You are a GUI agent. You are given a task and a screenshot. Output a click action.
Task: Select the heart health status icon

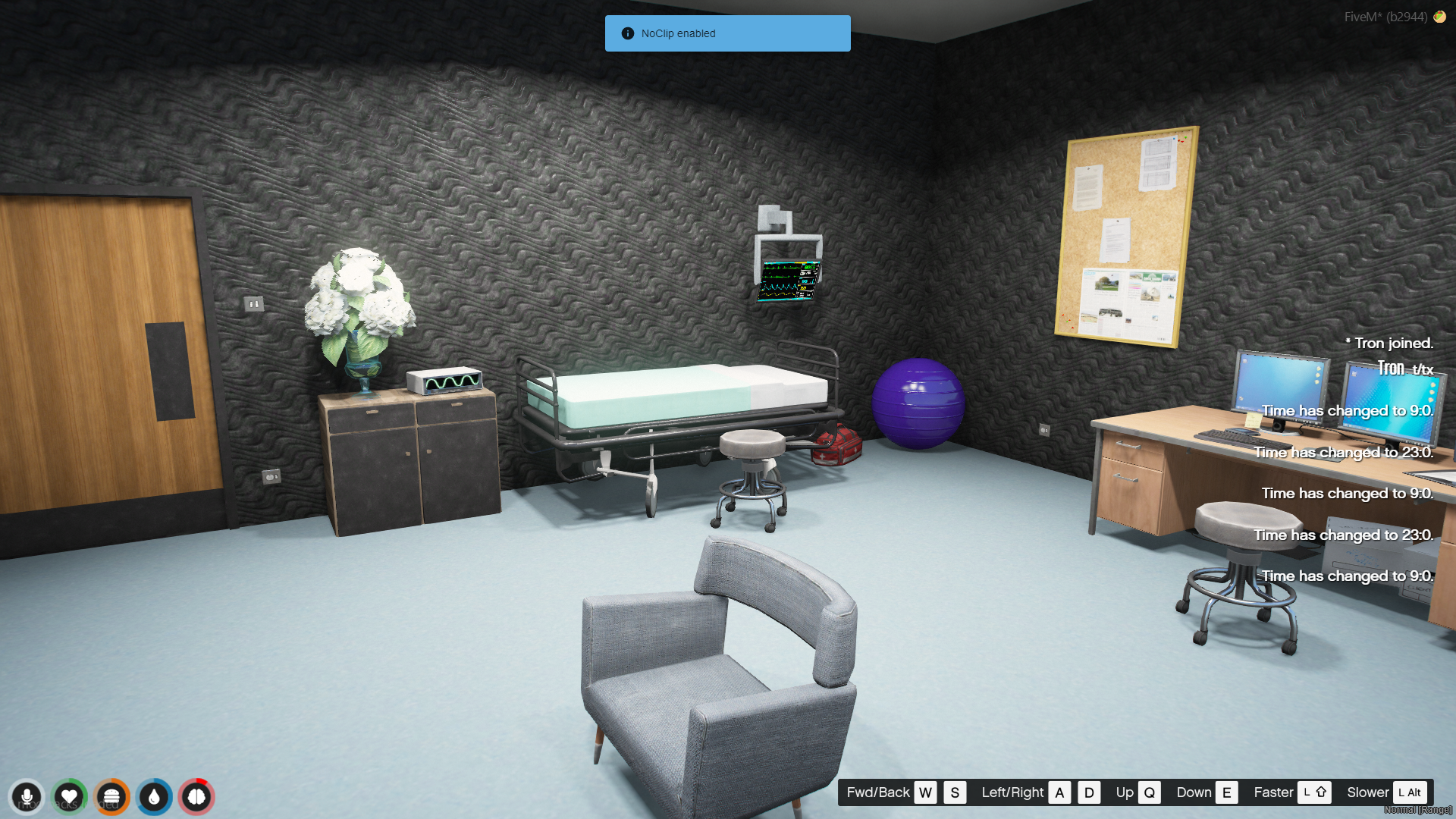tap(69, 797)
